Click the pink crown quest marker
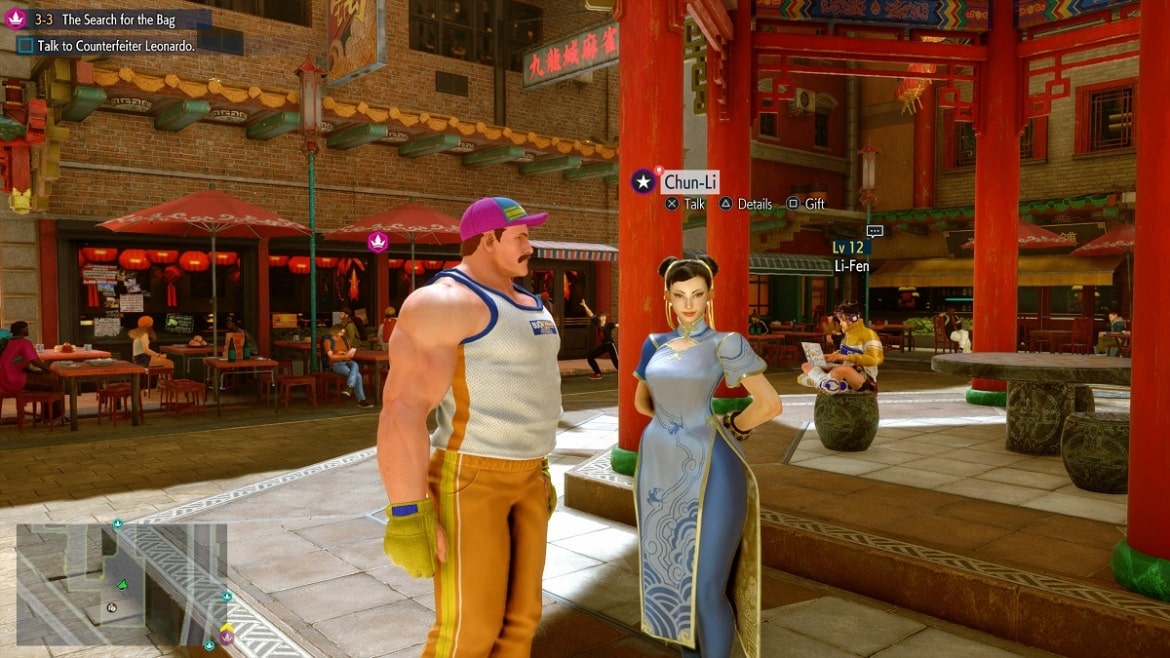 coord(378,241)
